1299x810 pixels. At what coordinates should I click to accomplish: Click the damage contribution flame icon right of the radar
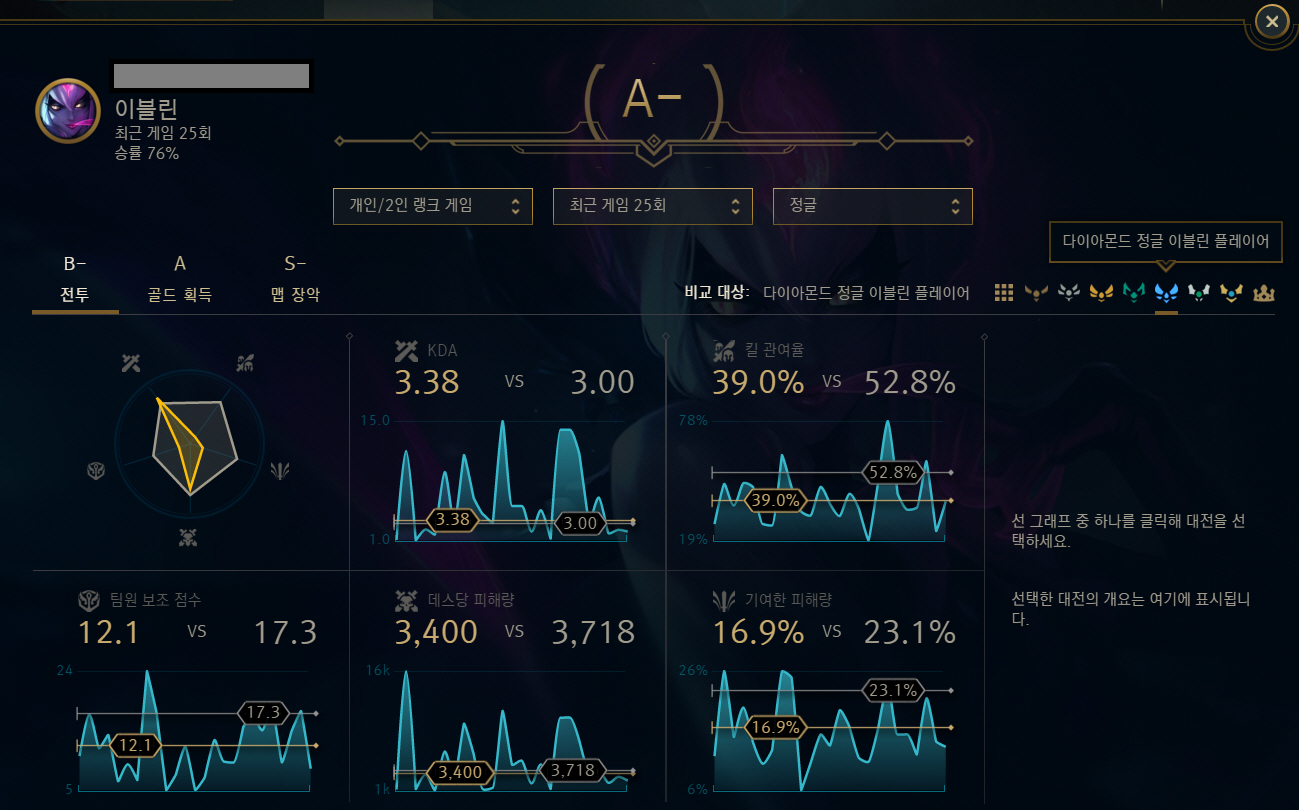280,471
